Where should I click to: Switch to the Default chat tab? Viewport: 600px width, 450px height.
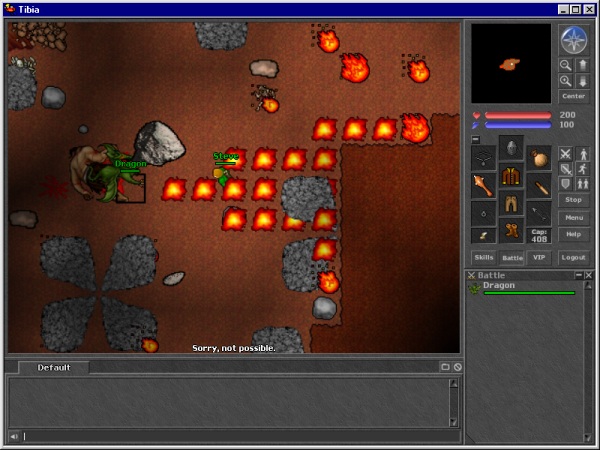click(53, 367)
